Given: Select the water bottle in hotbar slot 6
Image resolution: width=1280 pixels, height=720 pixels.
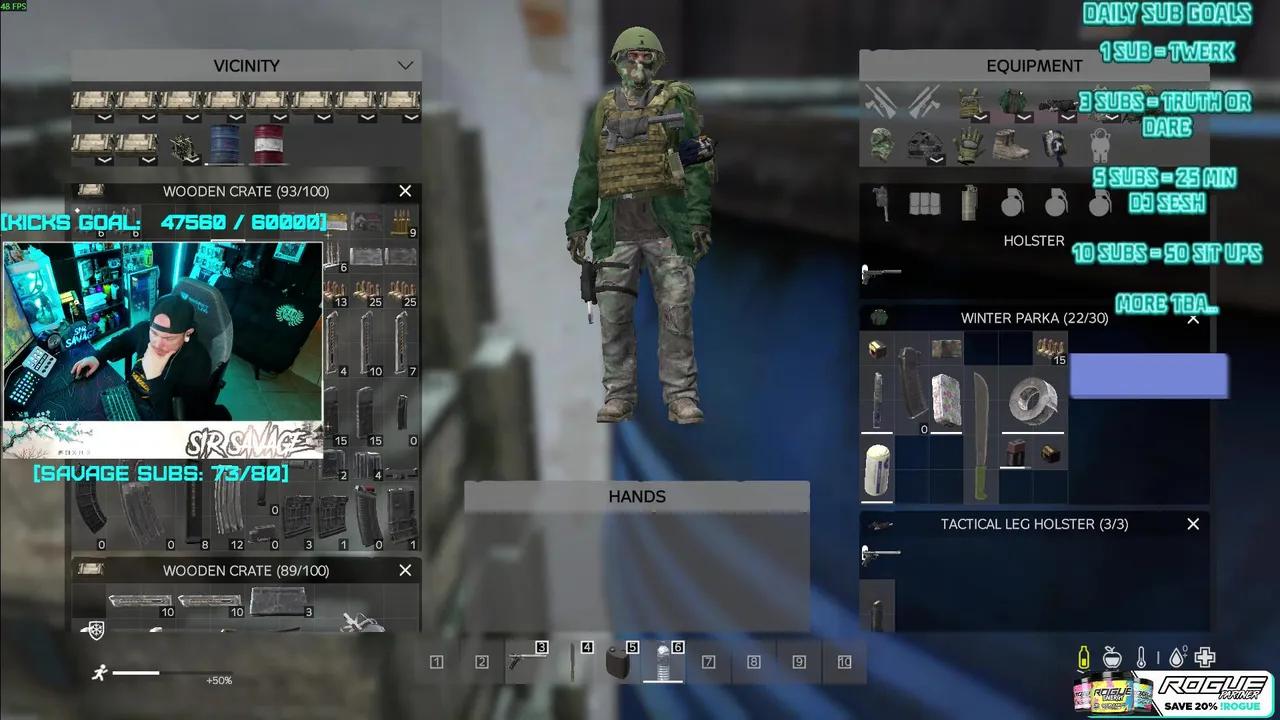Looking at the screenshot, I should [x=665, y=661].
